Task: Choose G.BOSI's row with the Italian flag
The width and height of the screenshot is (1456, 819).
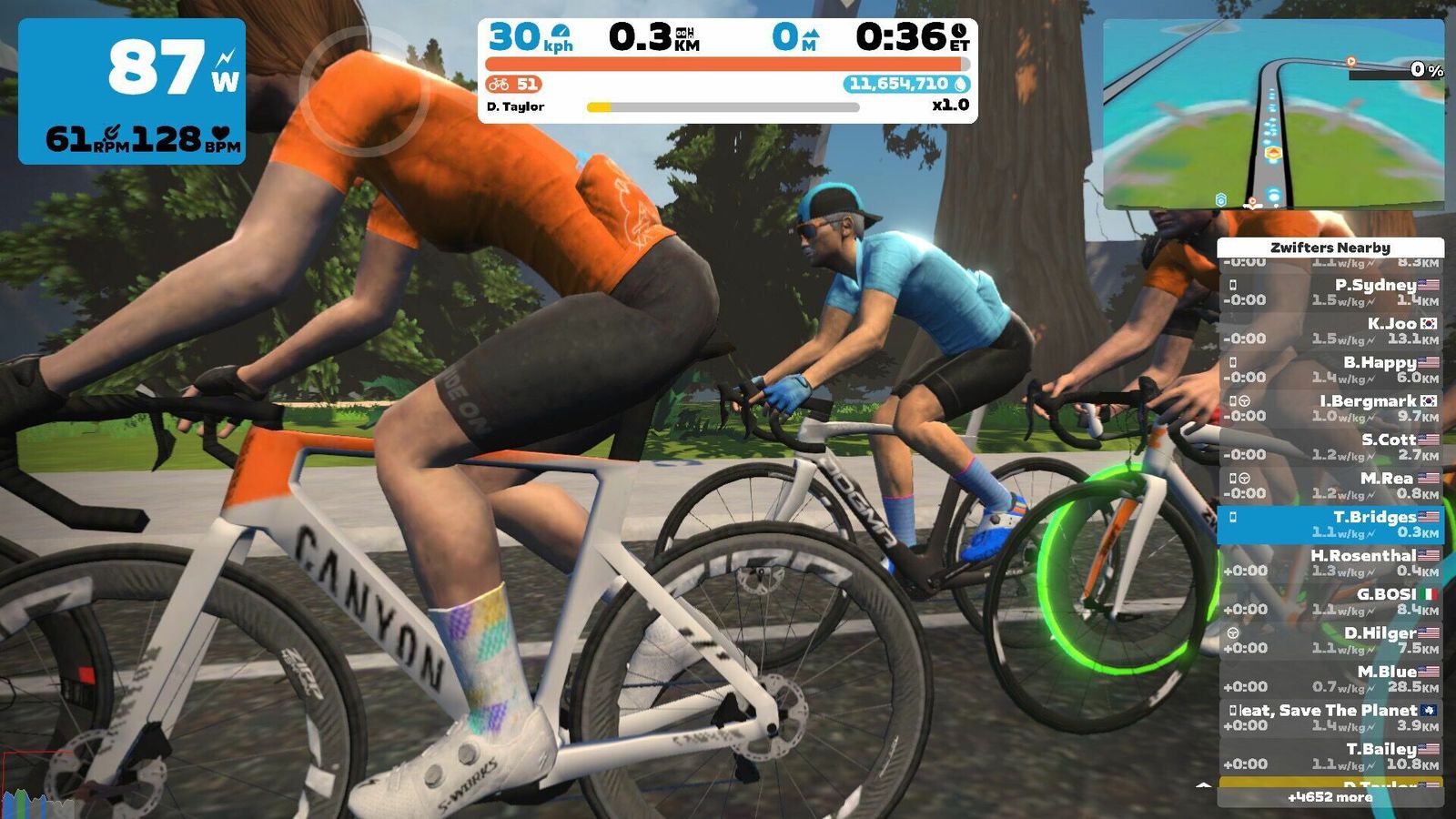Action: click(1330, 602)
